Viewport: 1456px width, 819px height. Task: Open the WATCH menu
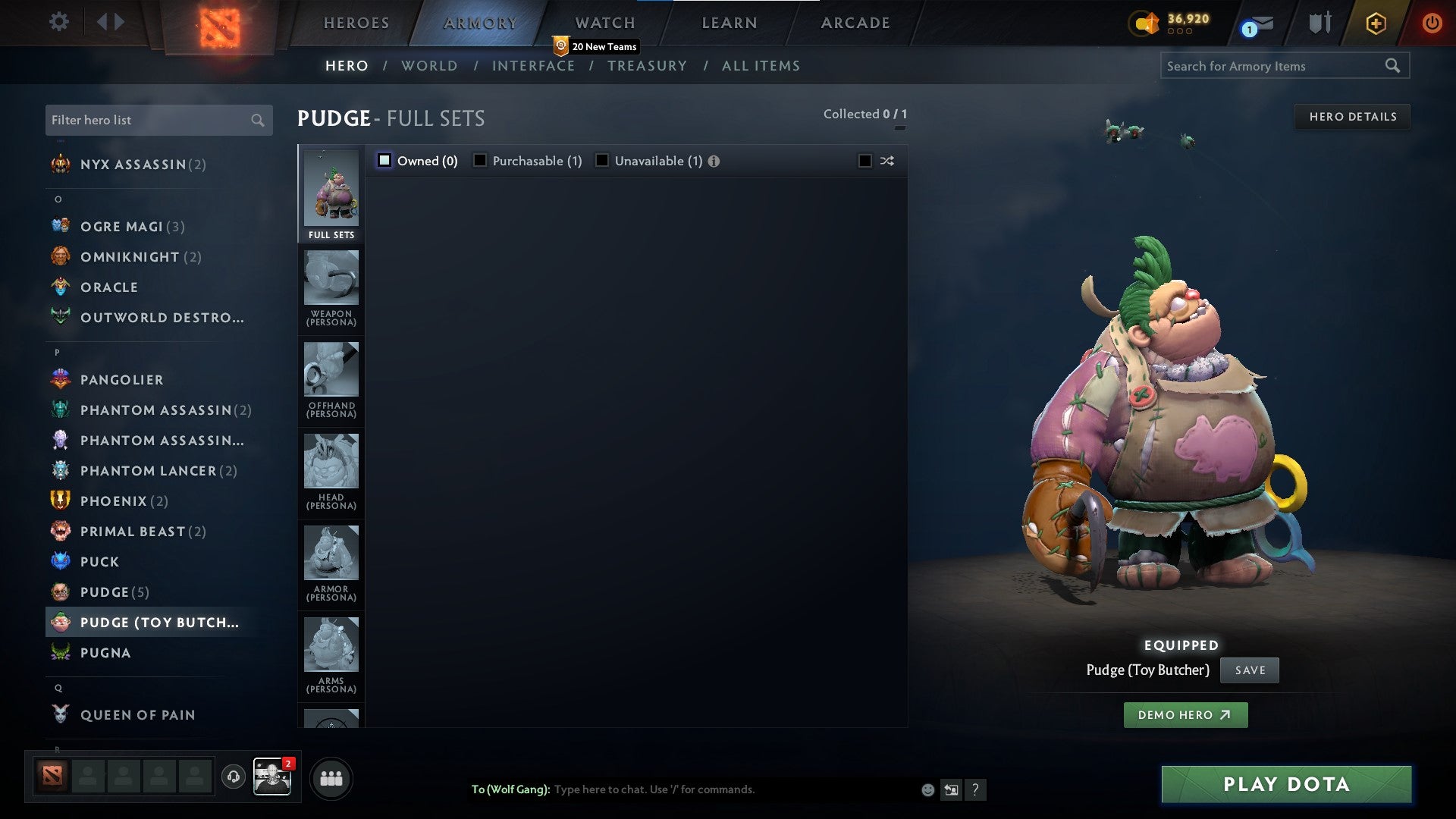[604, 23]
